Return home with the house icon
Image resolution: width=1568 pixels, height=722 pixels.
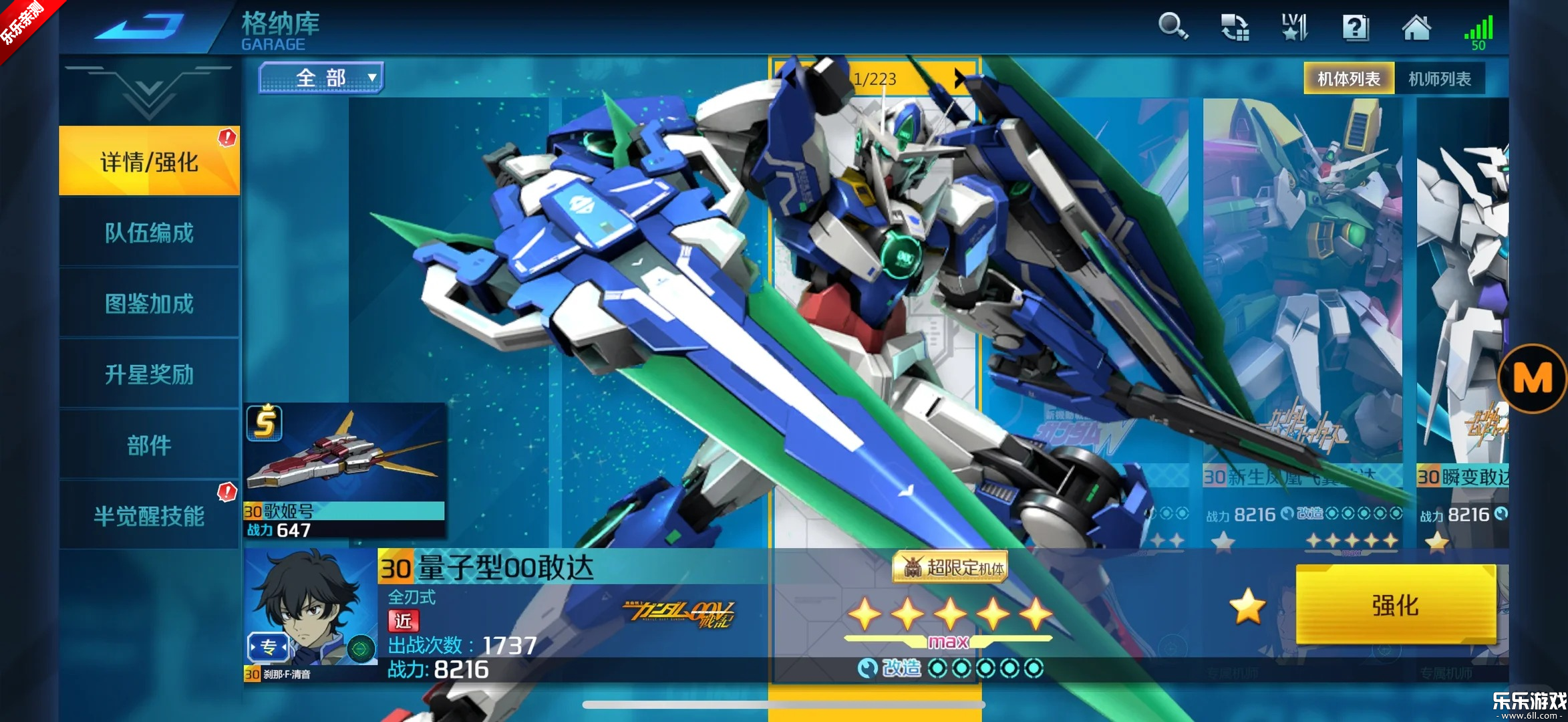(x=1416, y=27)
